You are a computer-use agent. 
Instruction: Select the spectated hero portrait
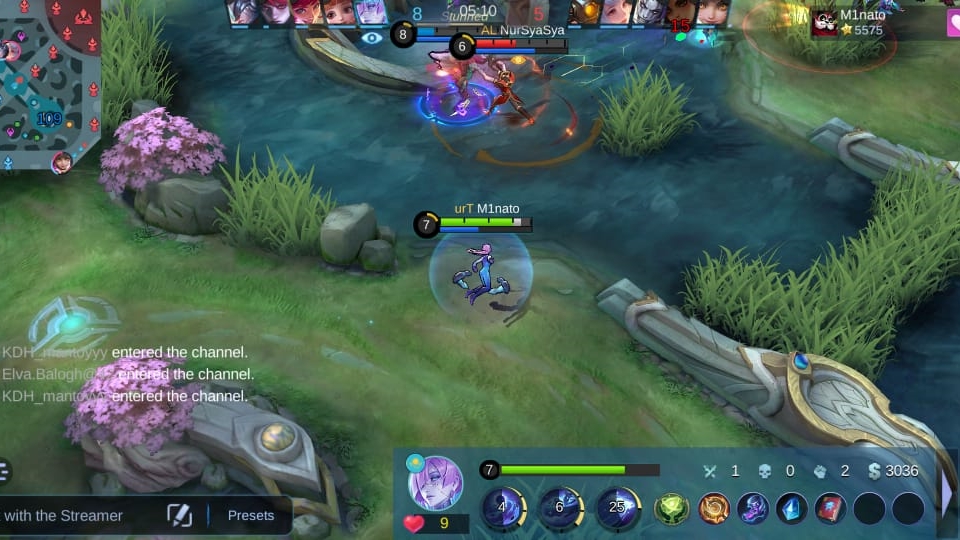tap(435, 483)
